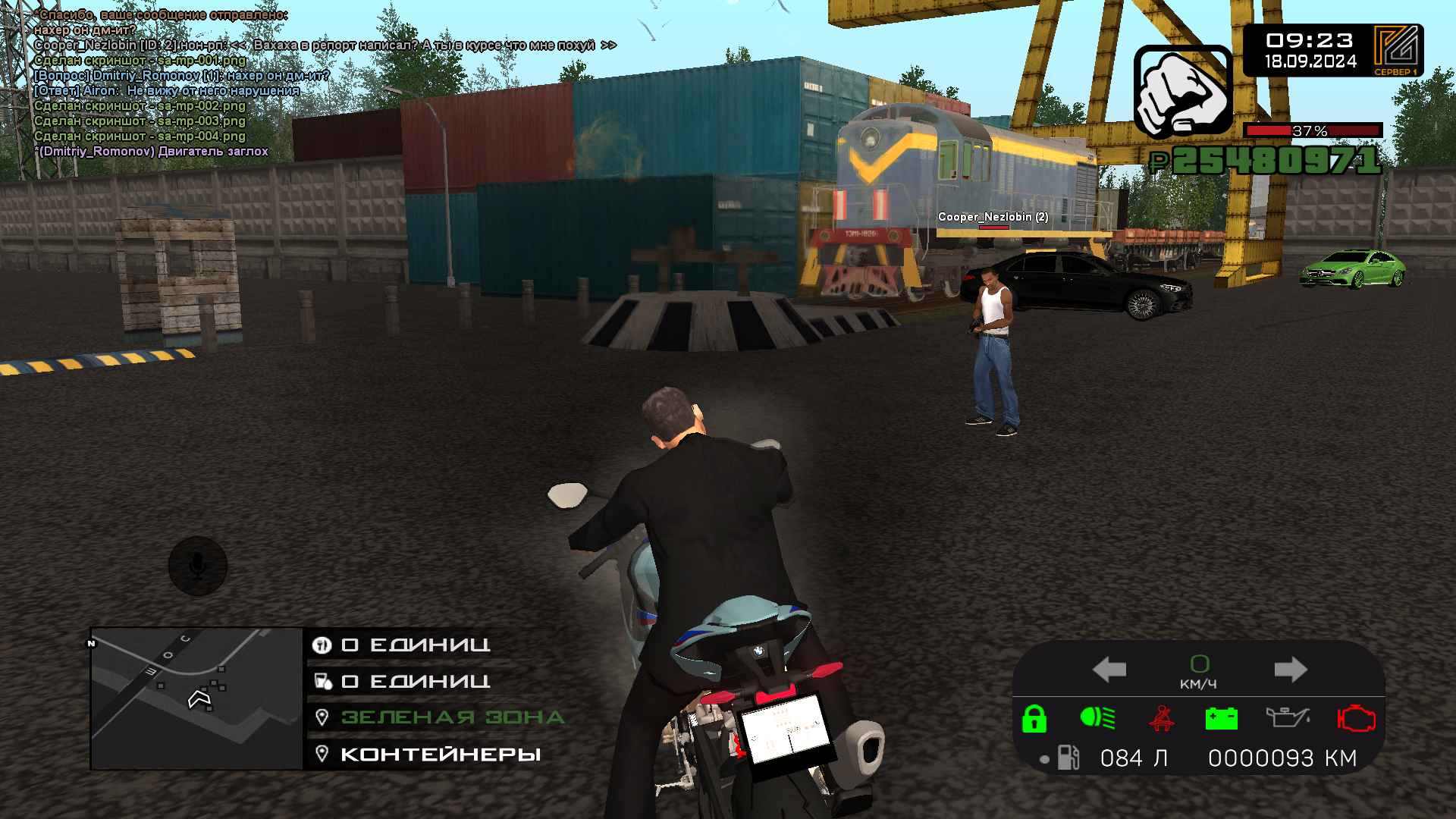This screenshot has height=819, width=1456.
Task: Select the fist weapon icon
Action: coord(1182,92)
